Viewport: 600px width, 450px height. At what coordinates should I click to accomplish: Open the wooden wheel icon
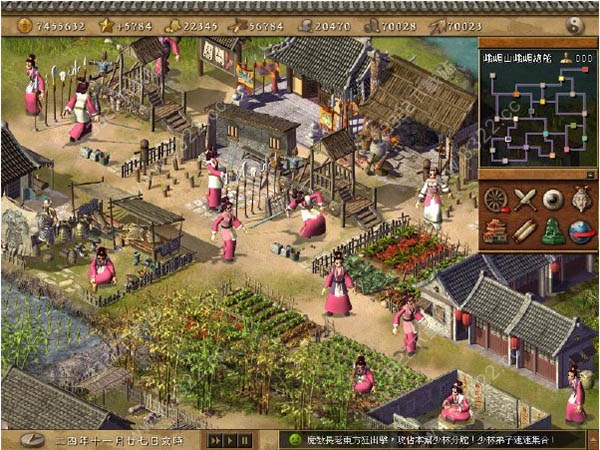(497, 200)
